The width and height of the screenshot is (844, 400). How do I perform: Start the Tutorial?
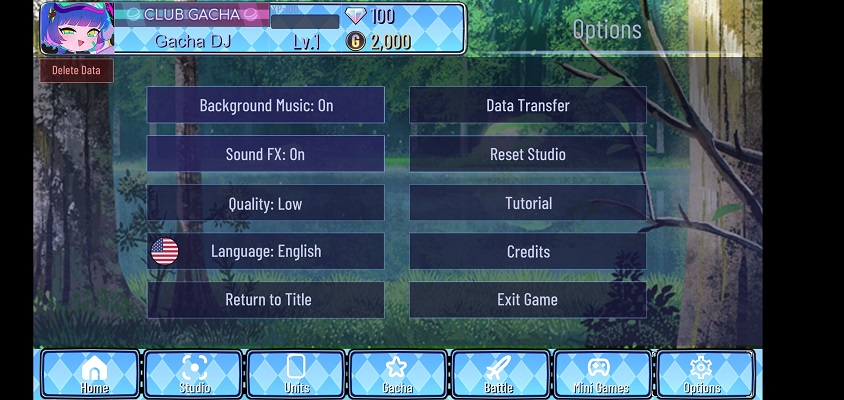[x=528, y=203]
